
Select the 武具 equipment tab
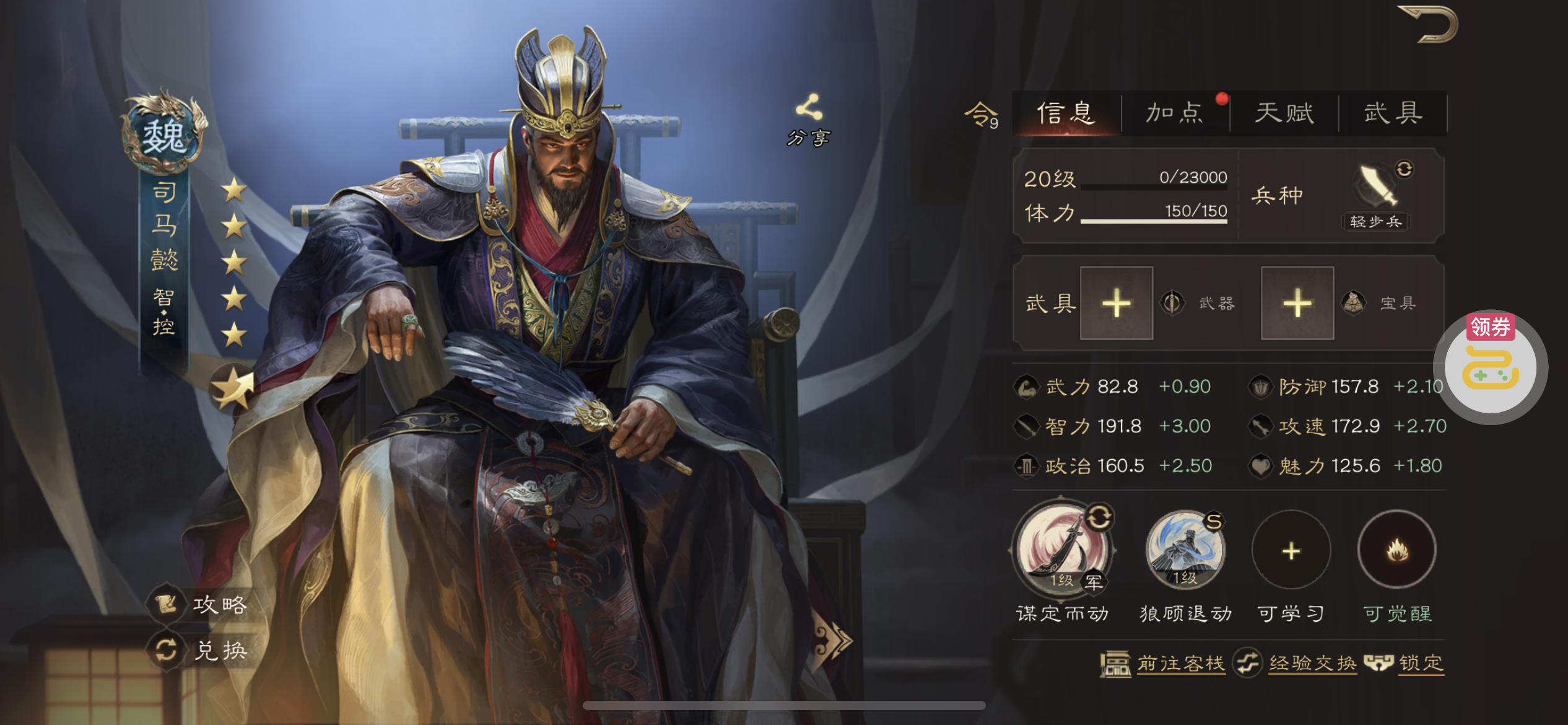(1393, 113)
